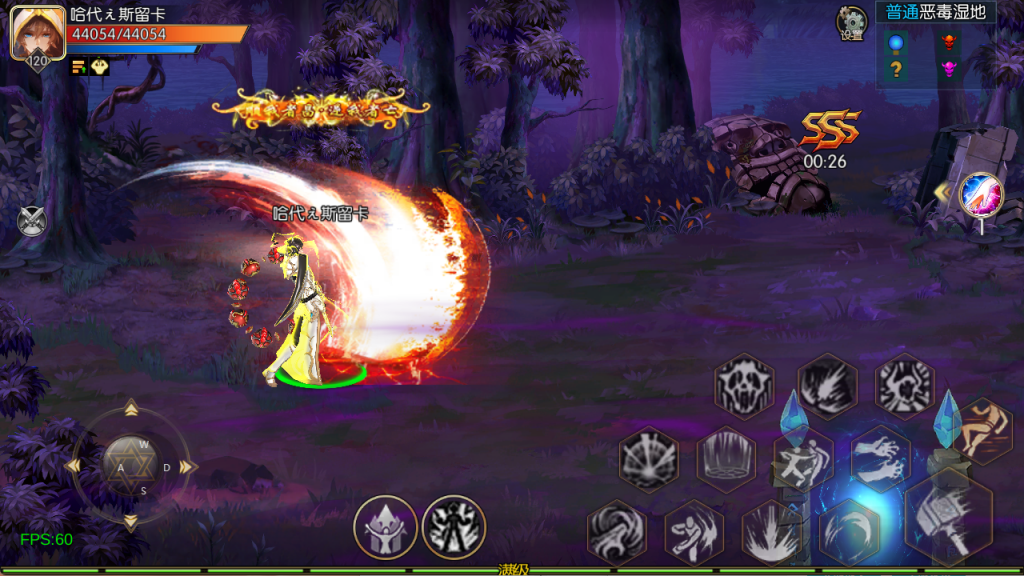1024x576 pixels.
Task: Click the red demon boss marker
Action: [949, 42]
